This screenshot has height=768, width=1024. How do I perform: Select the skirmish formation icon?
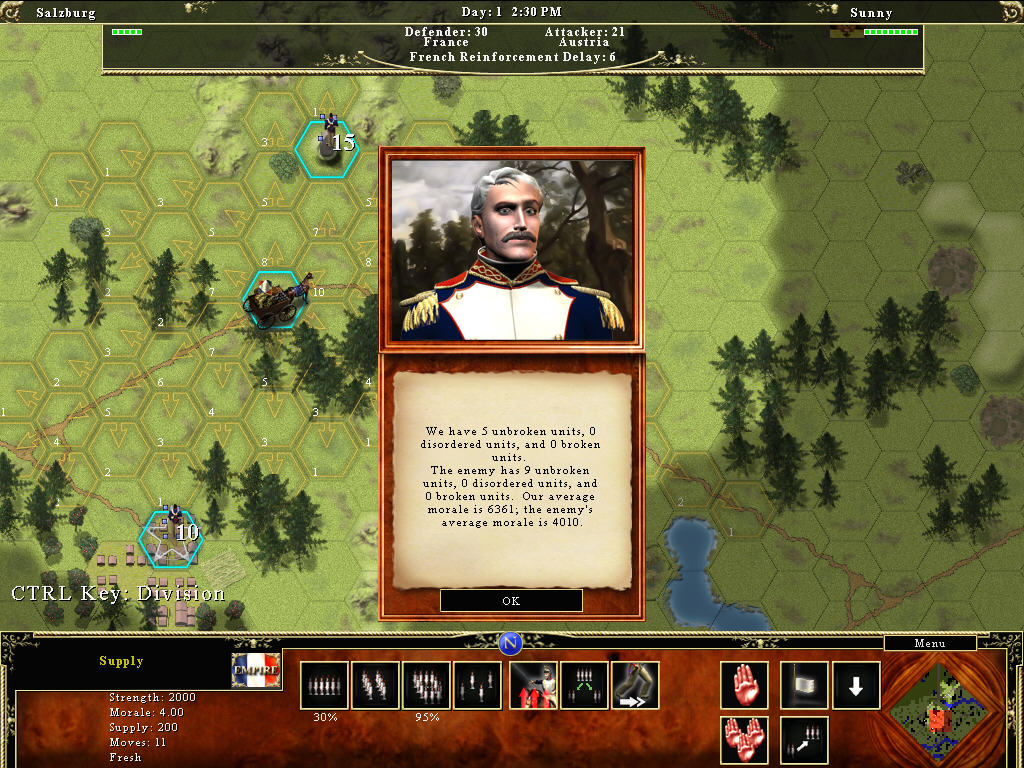(x=478, y=686)
